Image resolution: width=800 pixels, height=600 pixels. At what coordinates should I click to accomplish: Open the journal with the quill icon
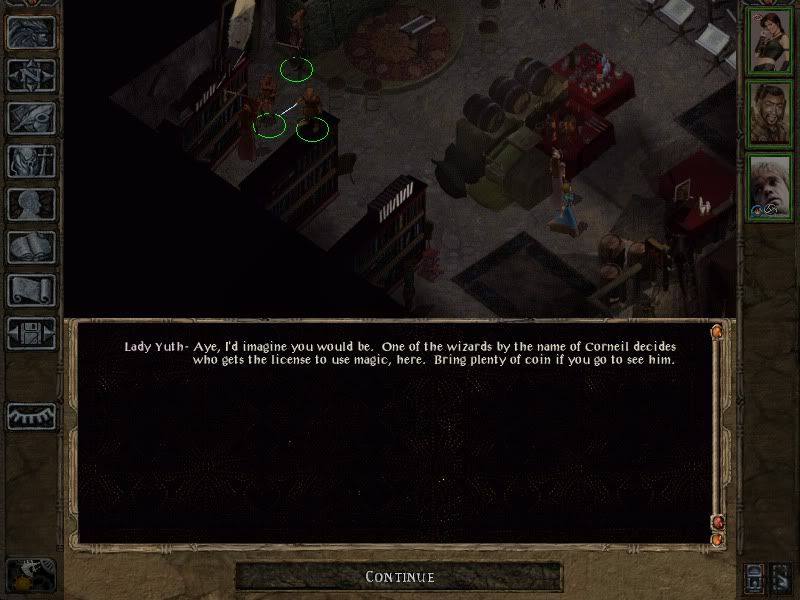[x=31, y=118]
